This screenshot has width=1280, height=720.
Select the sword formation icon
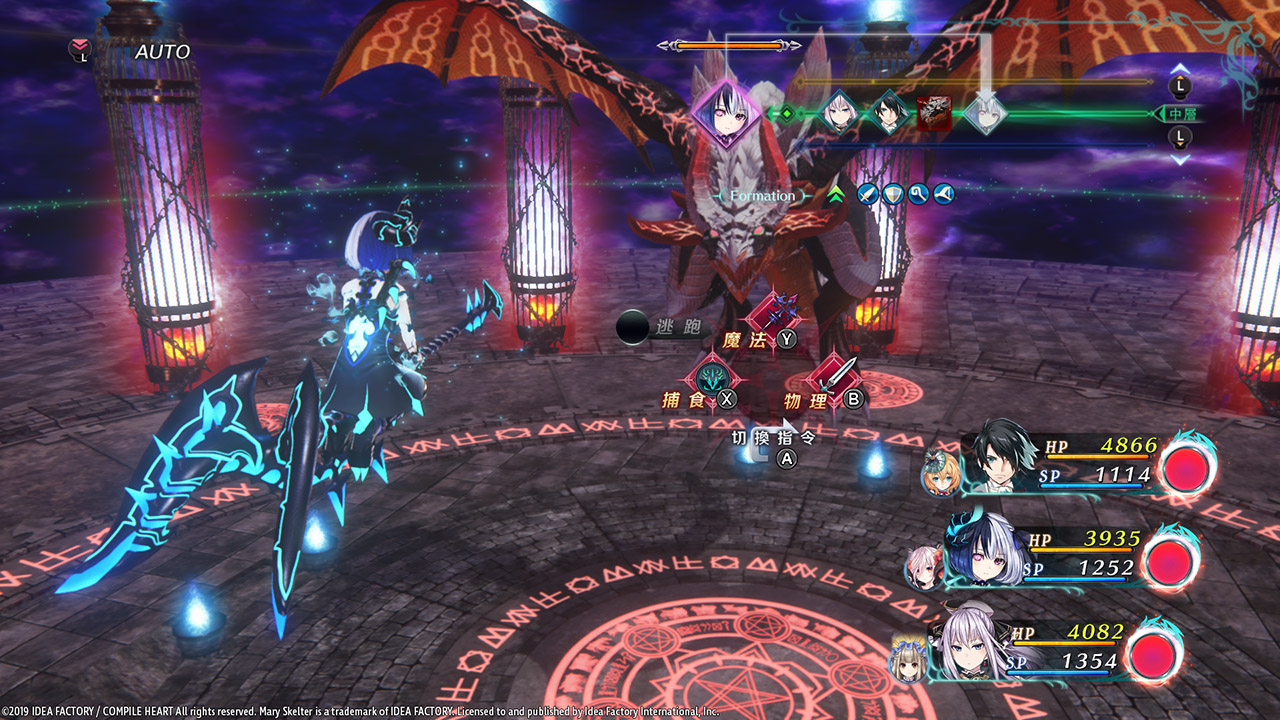867,195
